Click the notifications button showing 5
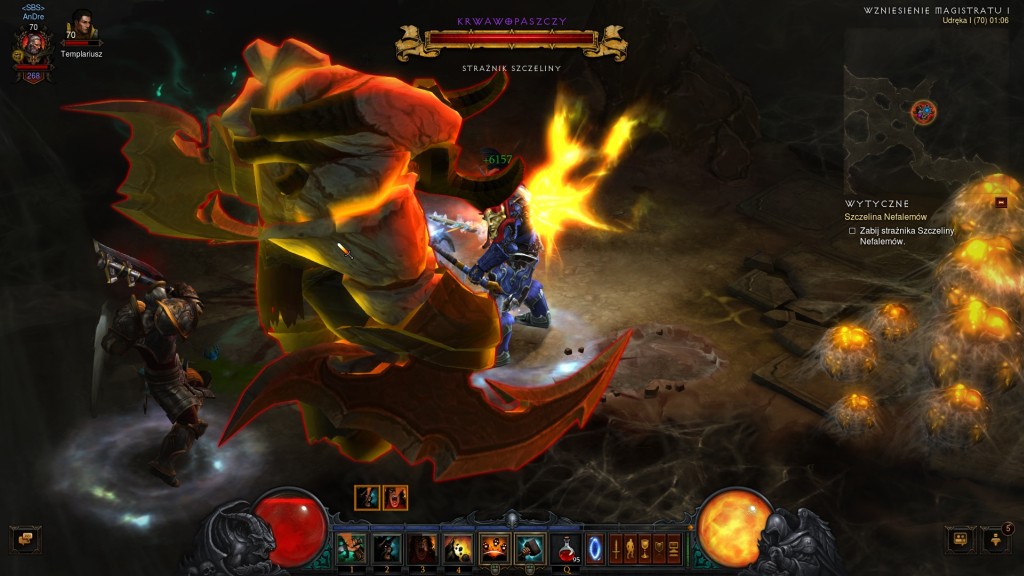This screenshot has height=576, width=1024. point(996,540)
